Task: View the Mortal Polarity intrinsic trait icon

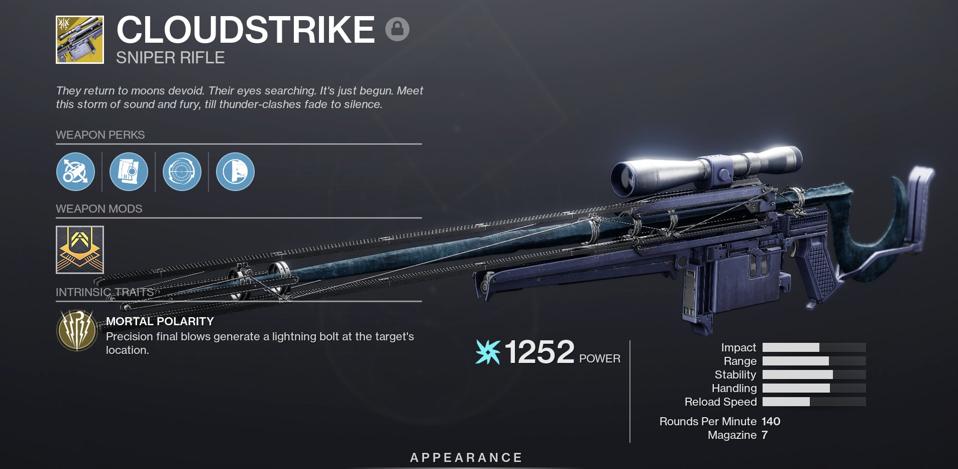Action: click(77, 331)
